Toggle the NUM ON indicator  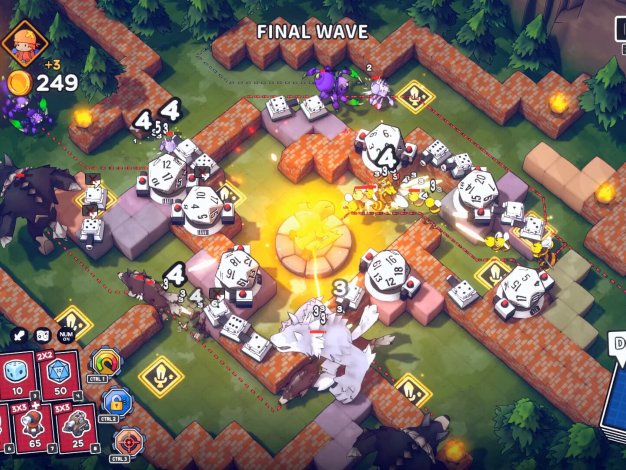click(68, 337)
